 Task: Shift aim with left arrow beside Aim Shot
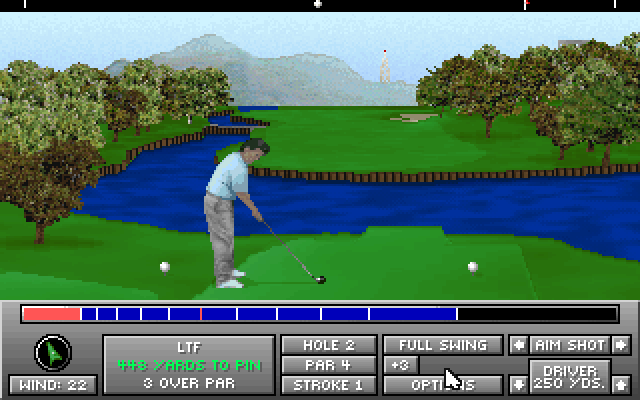[x=518, y=345]
